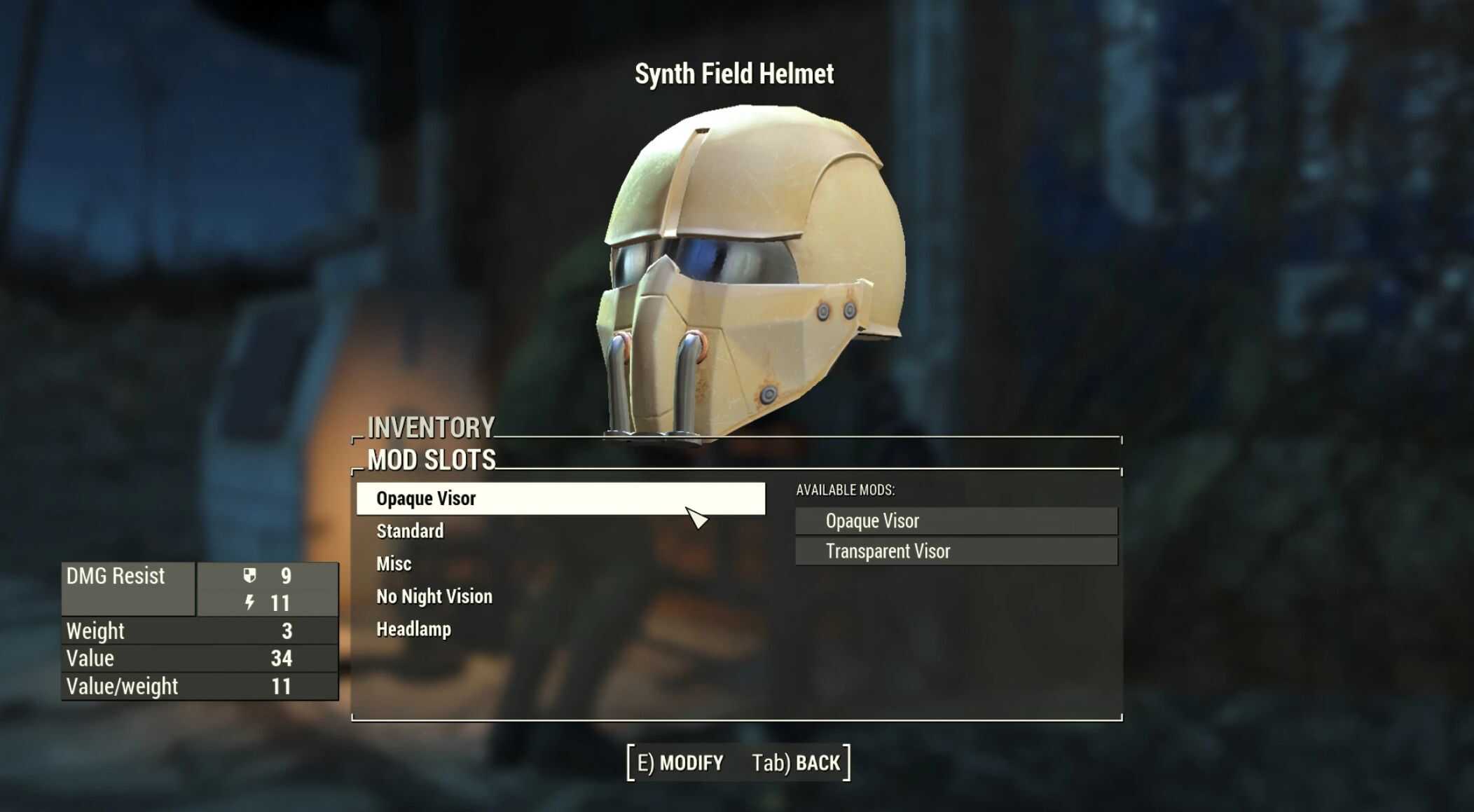This screenshot has height=812, width=1474.
Task: Pick the Headlamp mod slot
Action: [413, 629]
